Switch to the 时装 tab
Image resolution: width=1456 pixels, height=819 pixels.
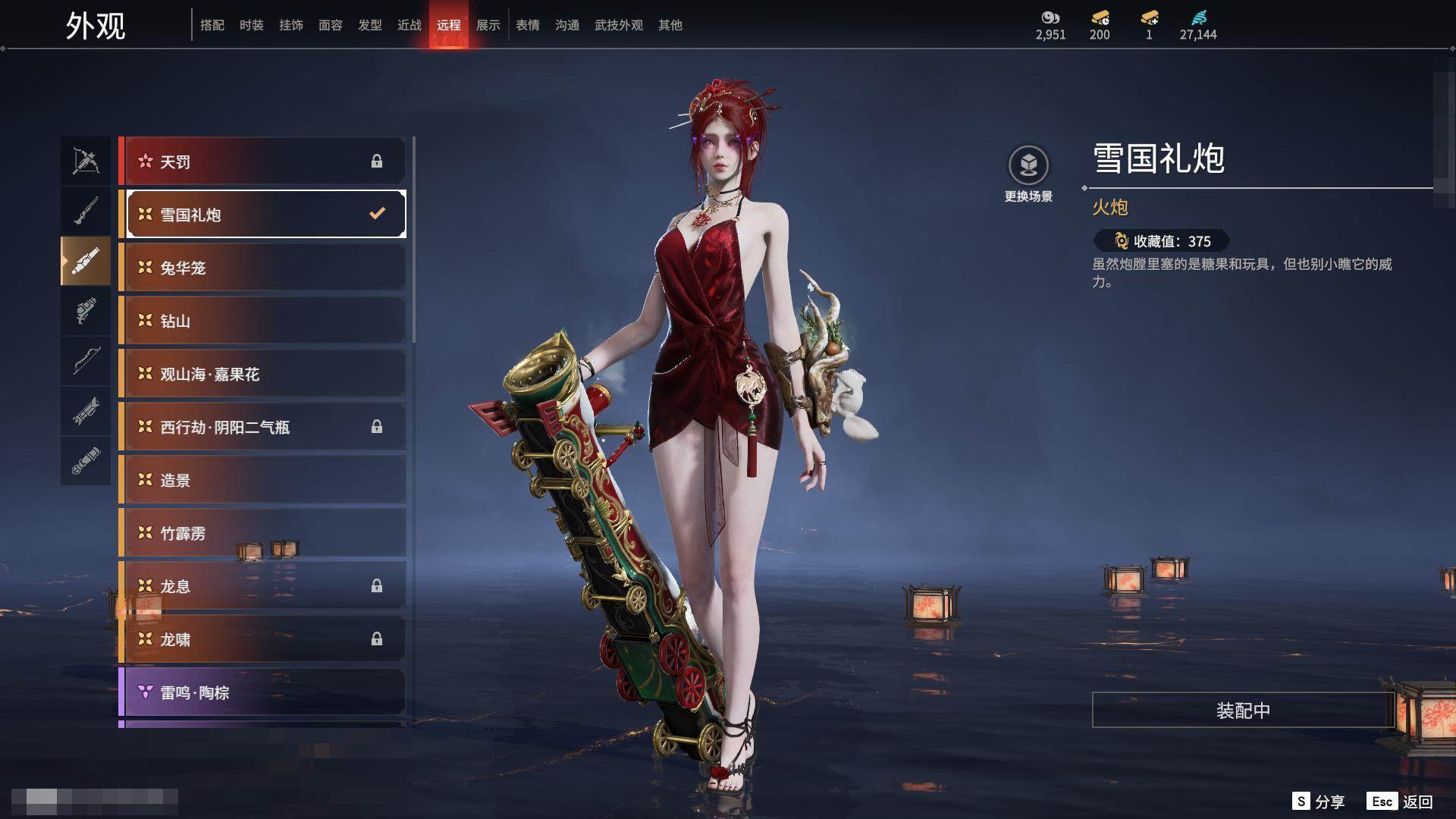coord(251,25)
